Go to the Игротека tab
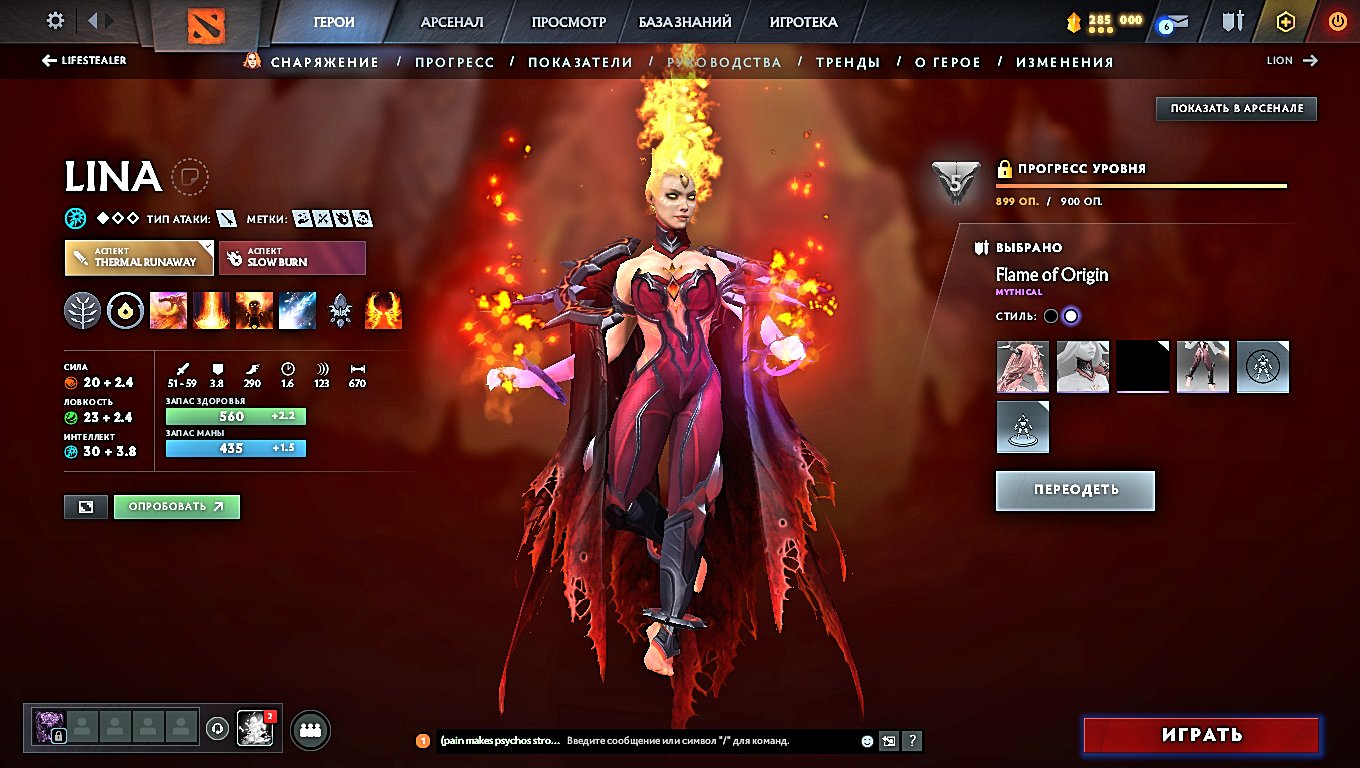The width and height of the screenshot is (1360, 768). pyautogui.click(x=803, y=22)
